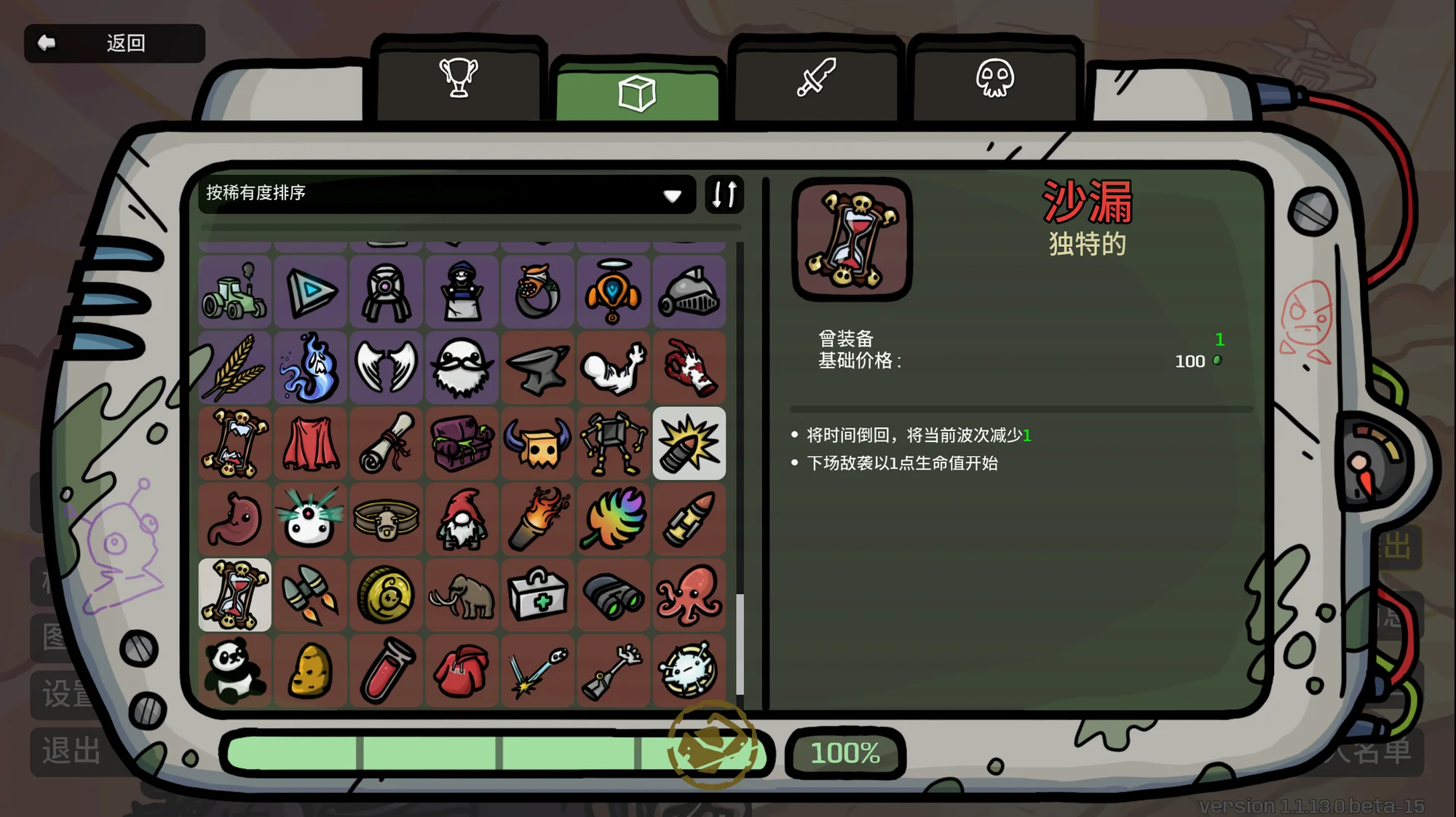Open the sword weapons tab
This screenshot has height=817, width=1456.
(816, 78)
